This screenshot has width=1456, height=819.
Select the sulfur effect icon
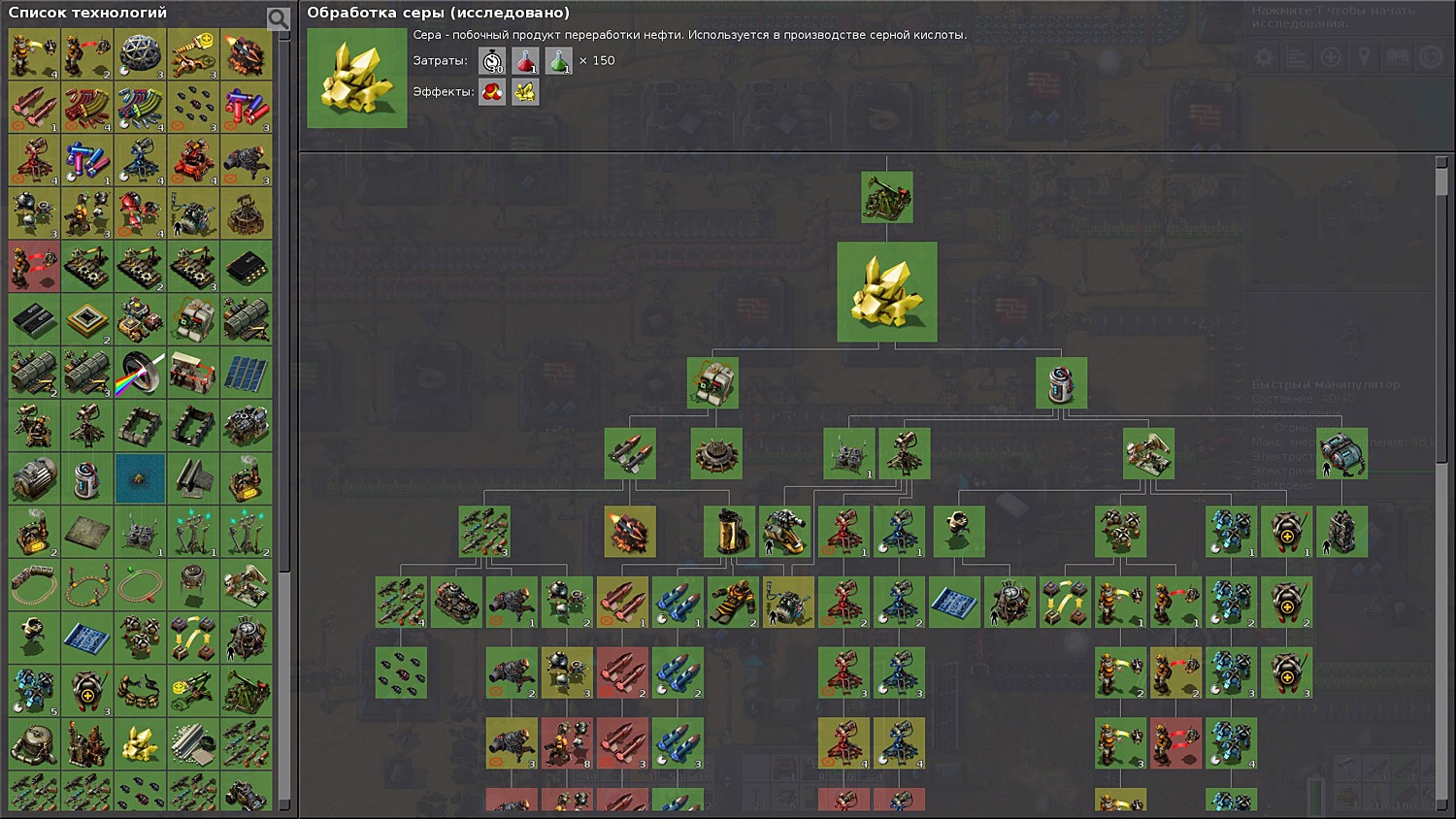(x=524, y=91)
